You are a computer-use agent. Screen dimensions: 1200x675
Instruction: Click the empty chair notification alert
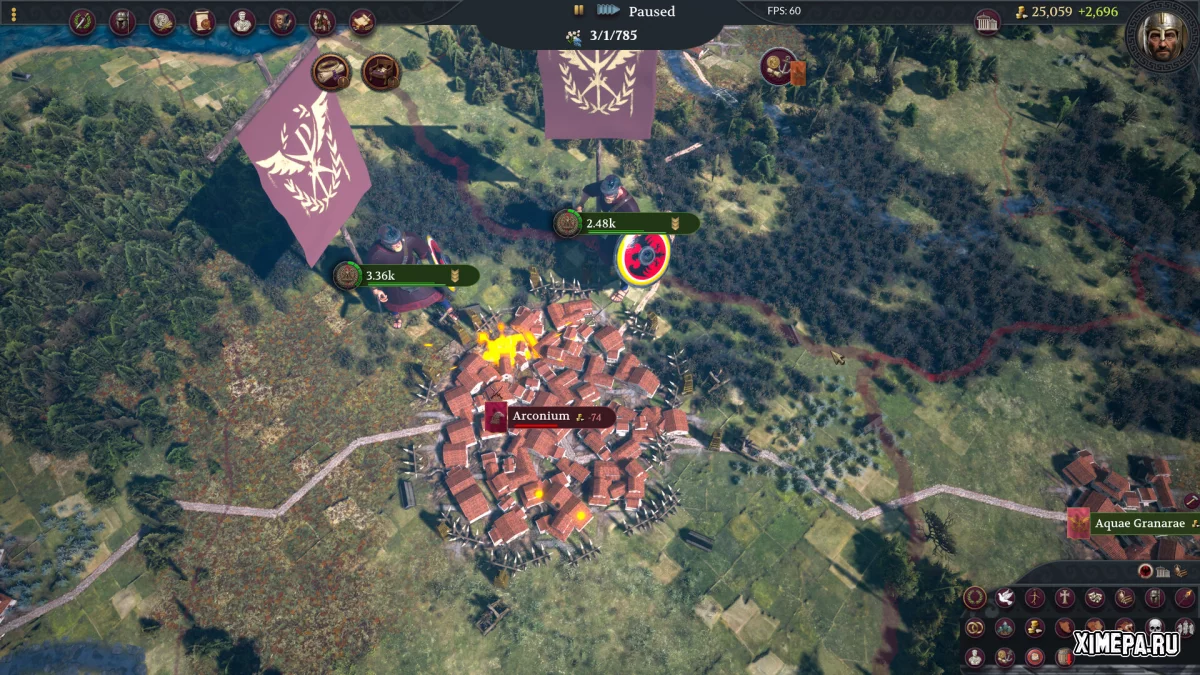tap(381, 71)
